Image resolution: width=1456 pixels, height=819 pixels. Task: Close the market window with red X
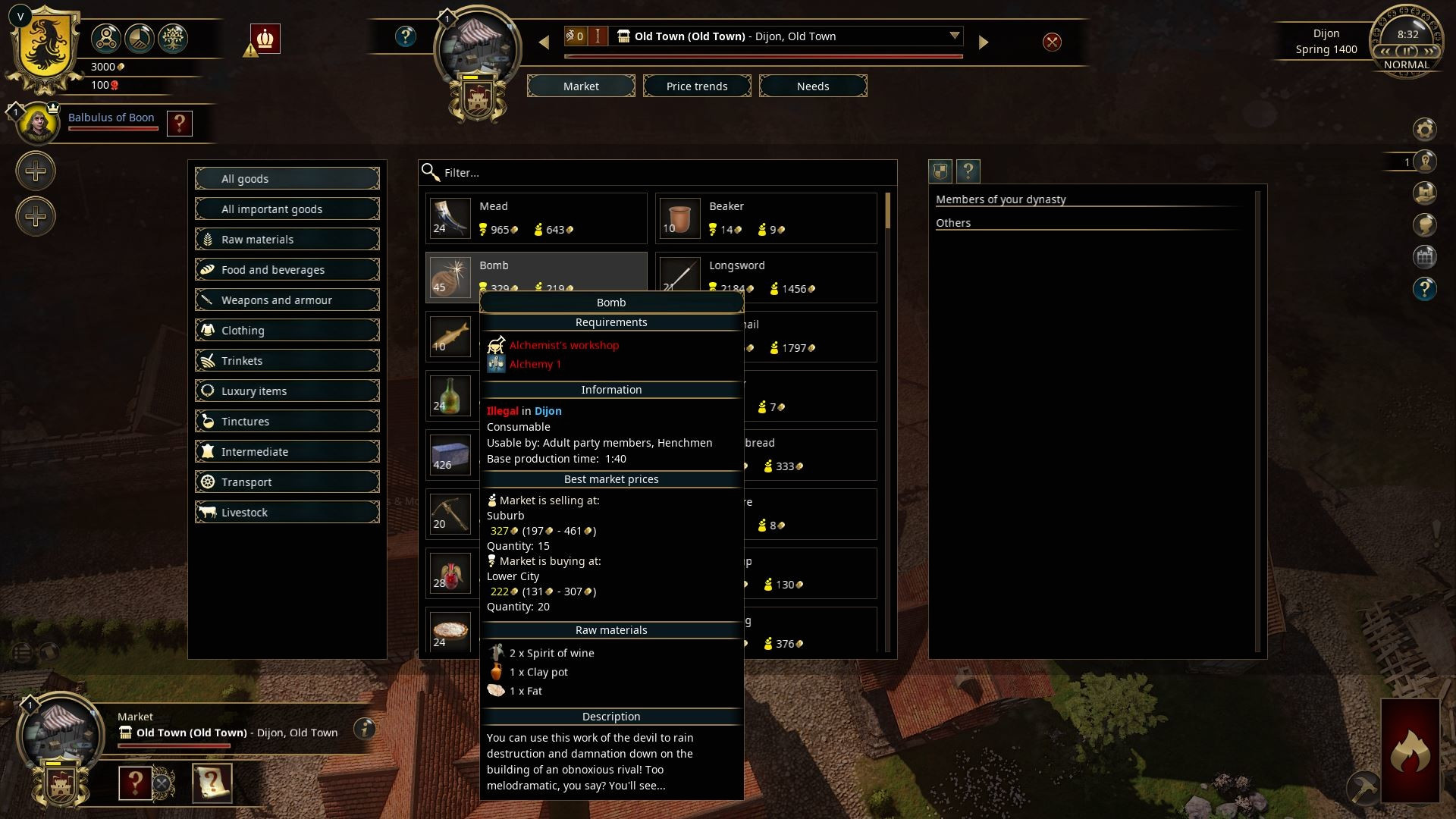(1052, 42)
